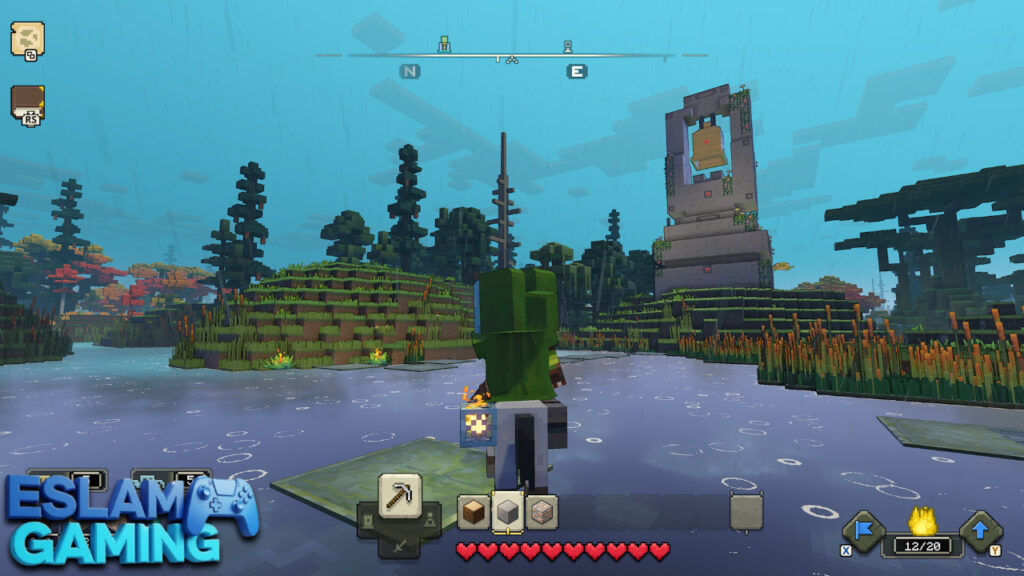Select the wooden block hotbar slot

474,512
